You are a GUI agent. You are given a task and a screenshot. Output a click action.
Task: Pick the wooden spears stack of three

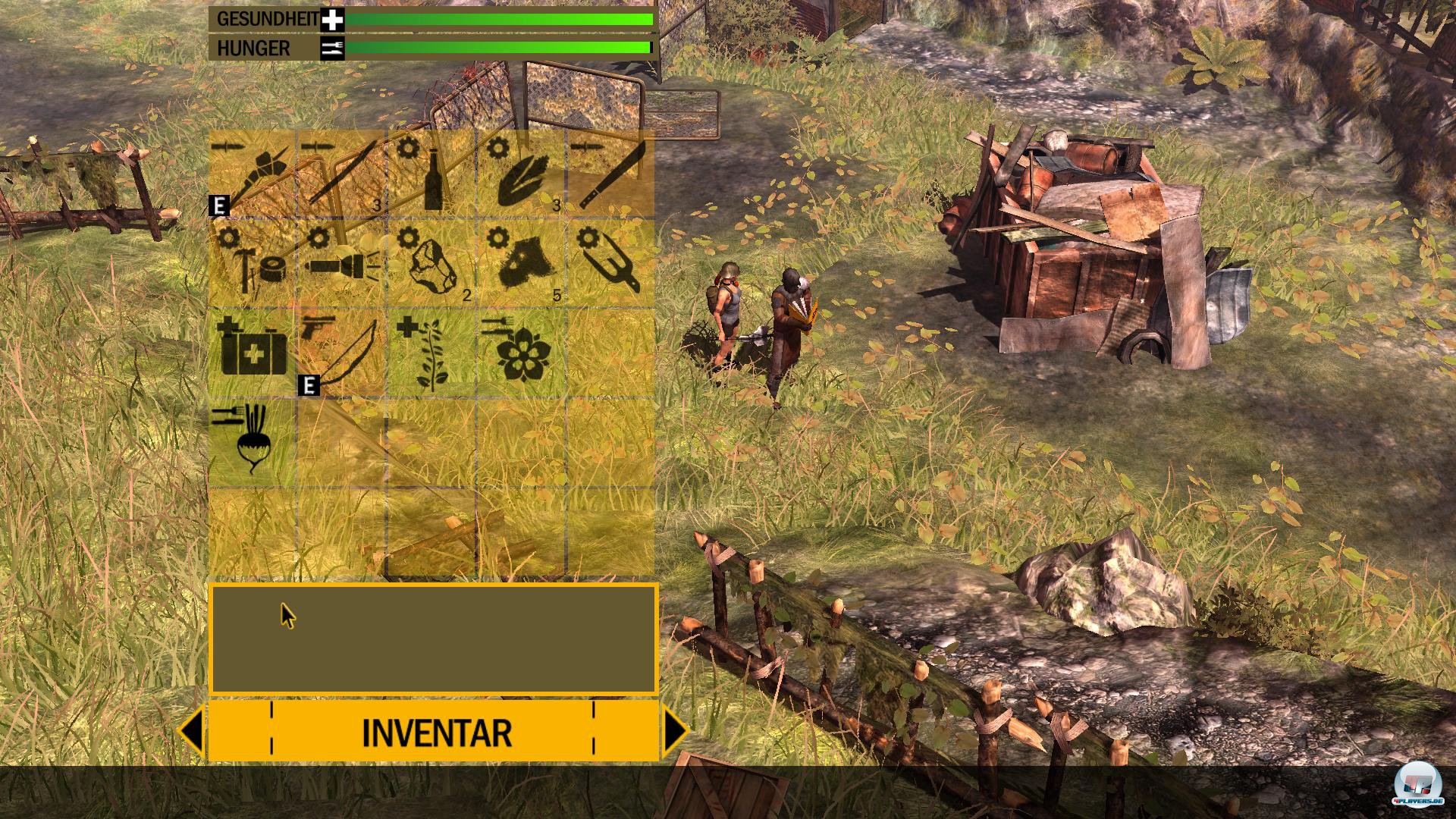(341, 174)
